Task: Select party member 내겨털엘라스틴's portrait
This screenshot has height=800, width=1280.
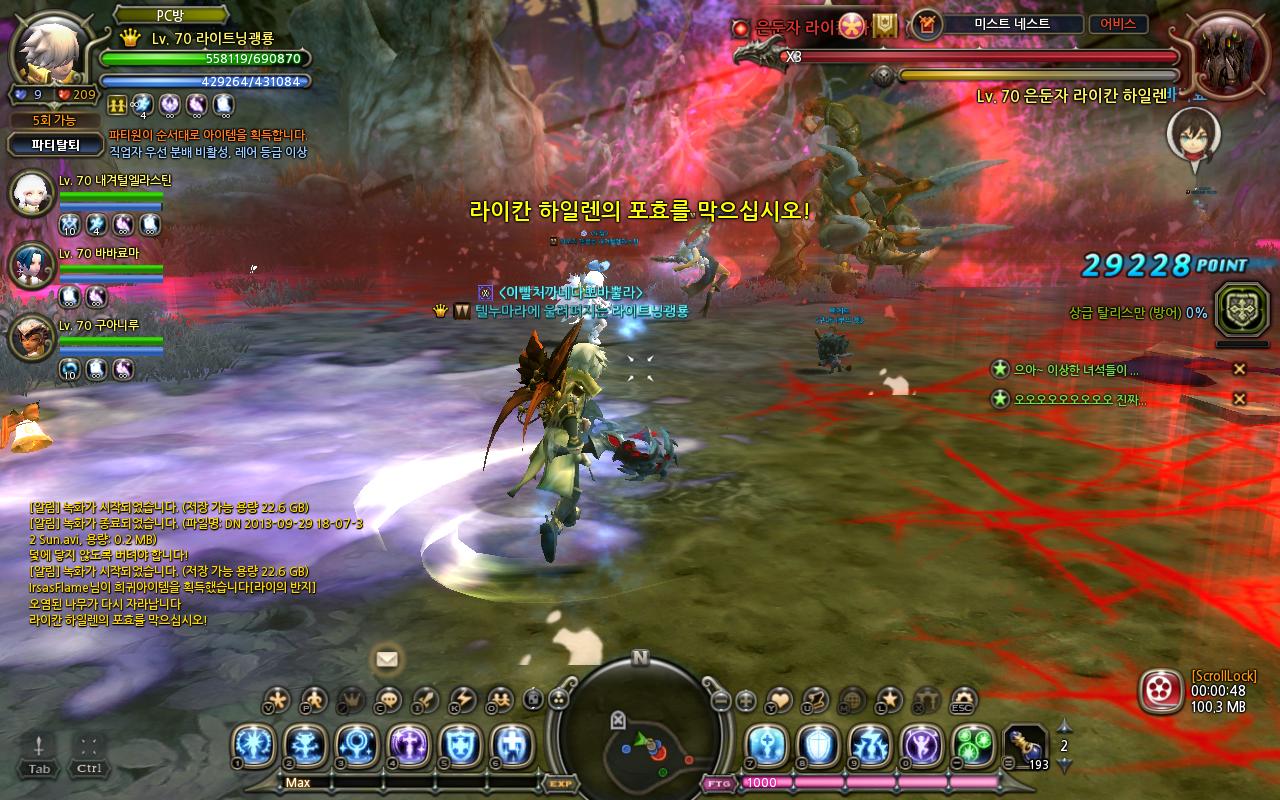Action: pyautogui.click(x=30, y=193)
